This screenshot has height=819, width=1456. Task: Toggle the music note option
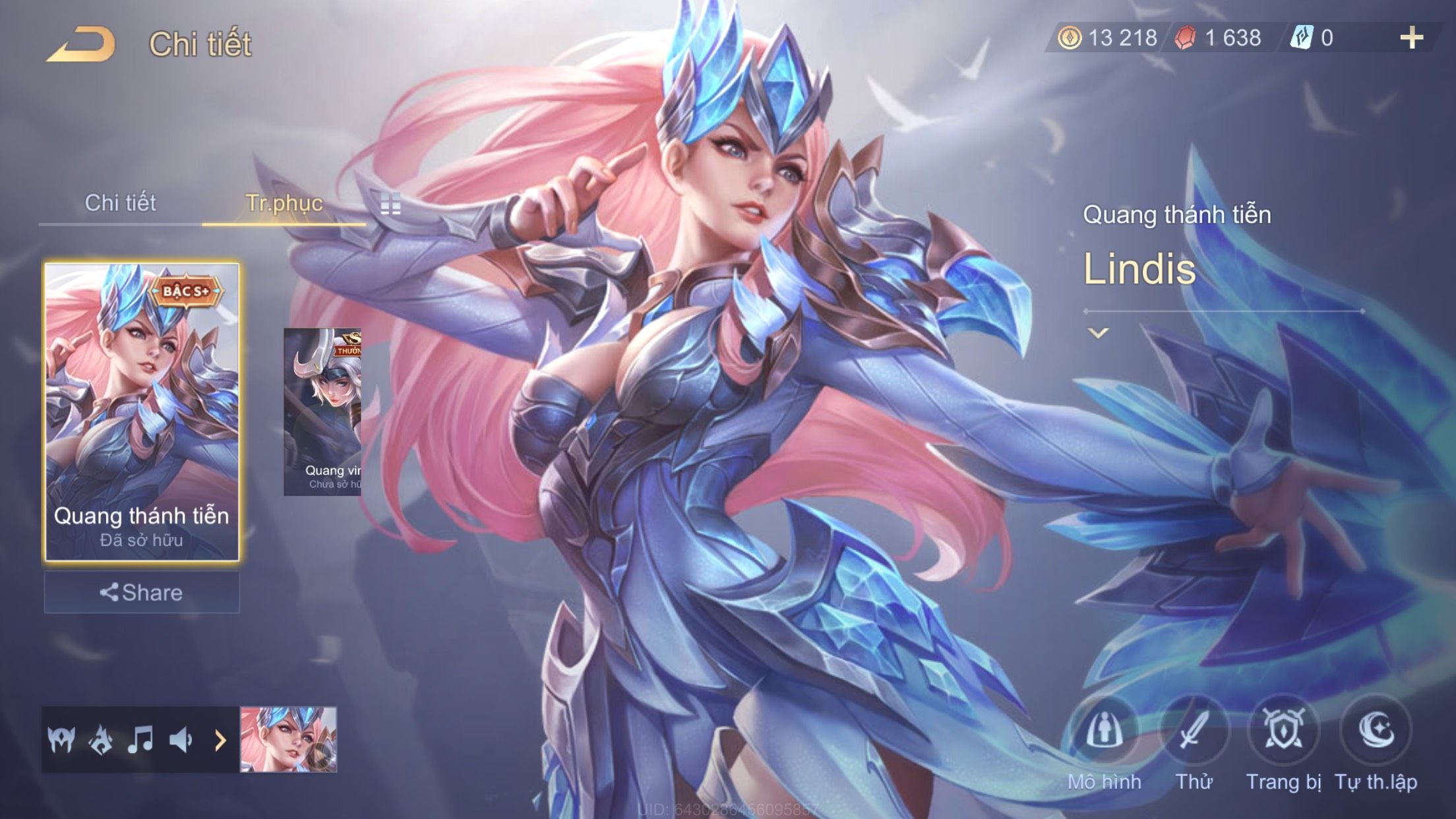tap(140, 740)
